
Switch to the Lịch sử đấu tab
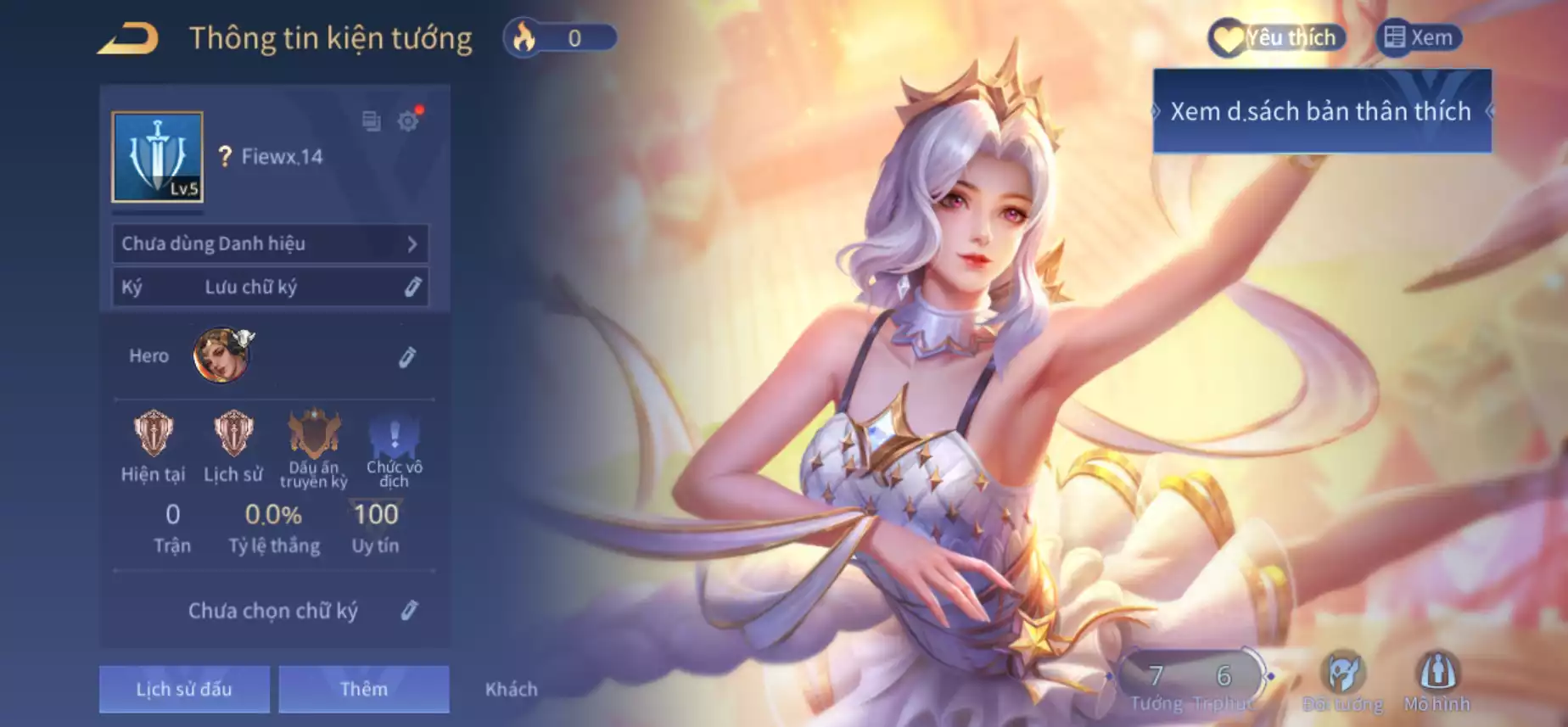[184, 689]
